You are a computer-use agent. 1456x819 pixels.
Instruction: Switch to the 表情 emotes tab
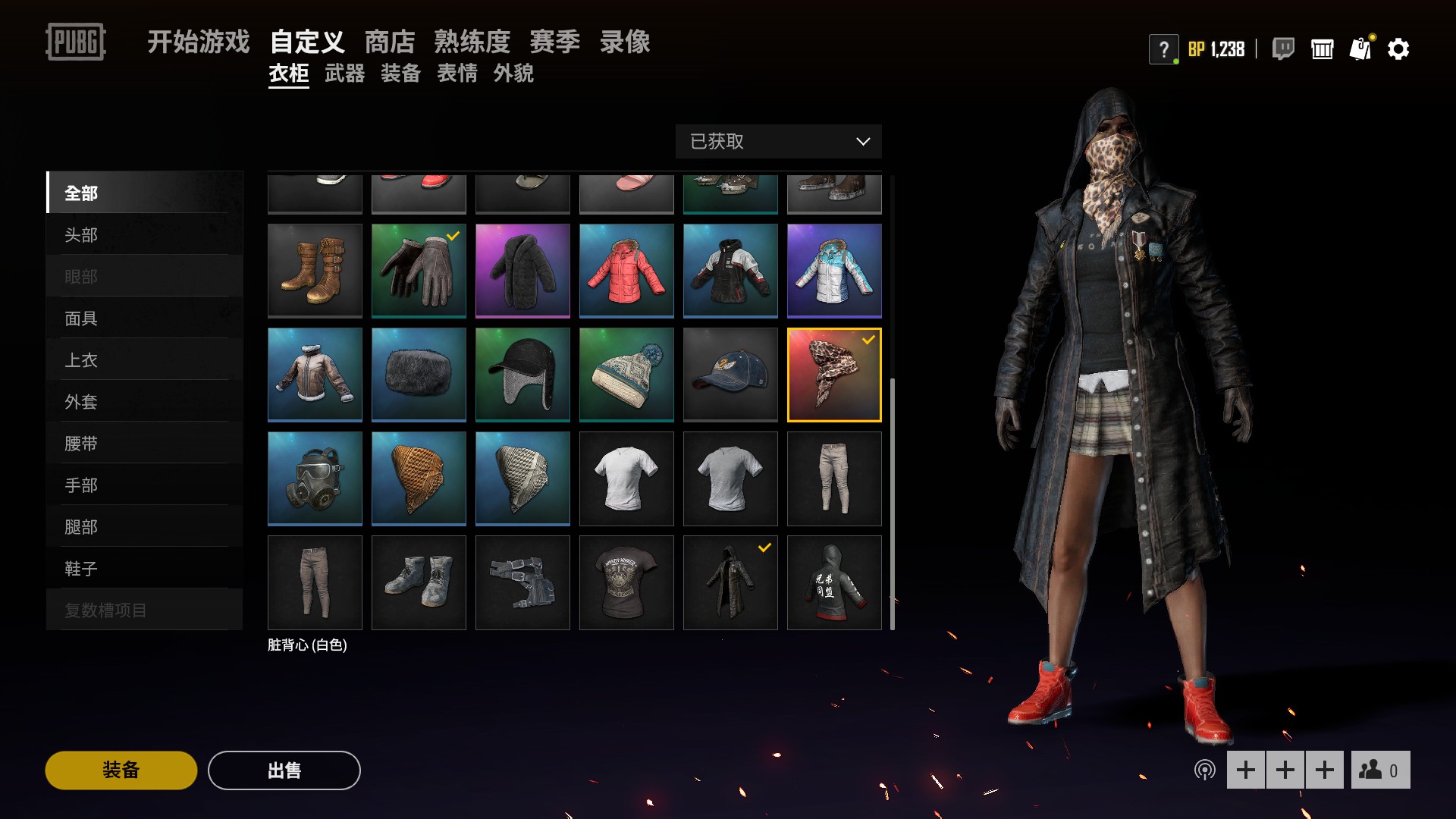point(457,74)
